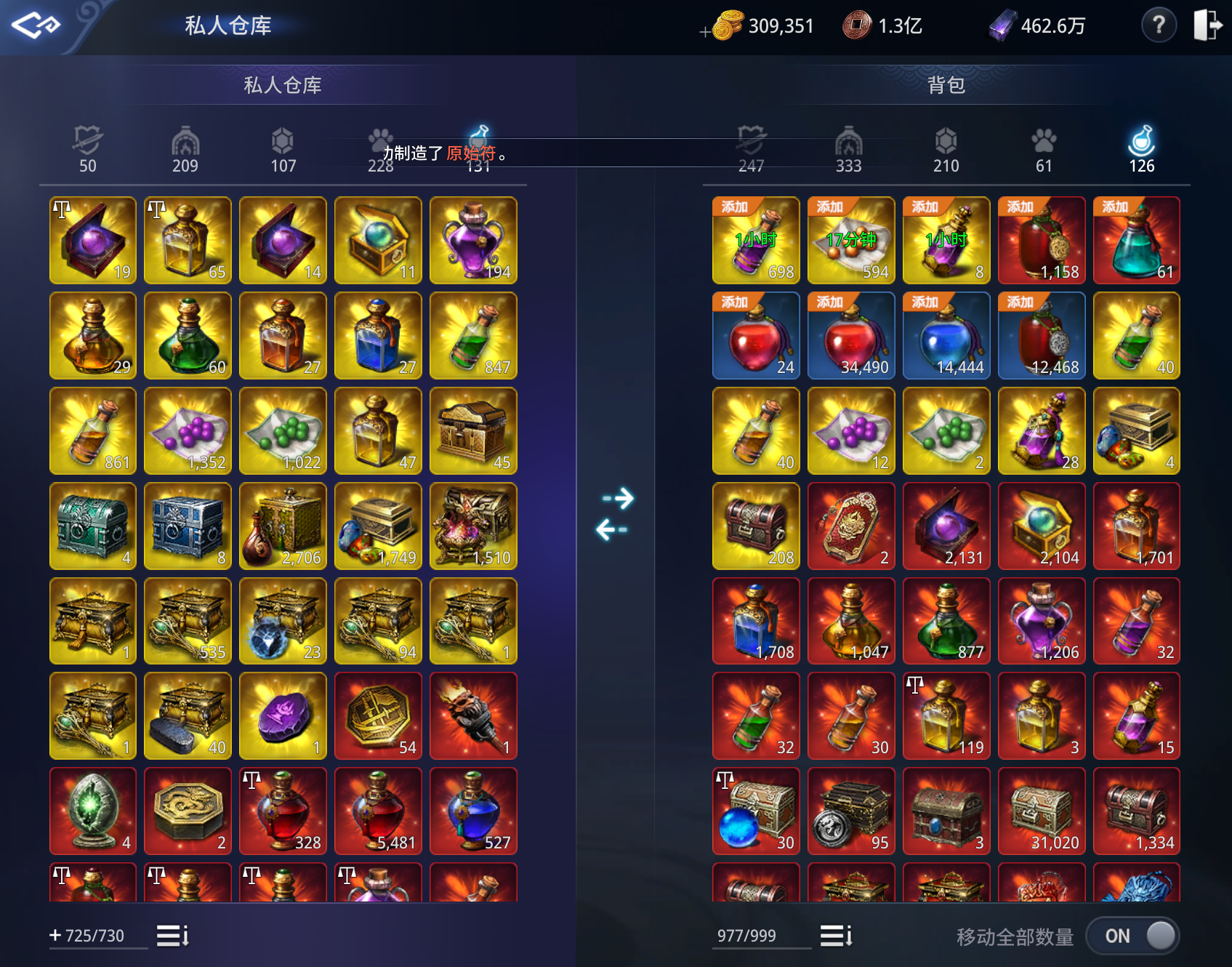Image resolution: width=1232 pixels, height=967 pixels.
Task: Switch to the 私人仓库 tab
Action: pyautogui.click(x=283, y=85)
